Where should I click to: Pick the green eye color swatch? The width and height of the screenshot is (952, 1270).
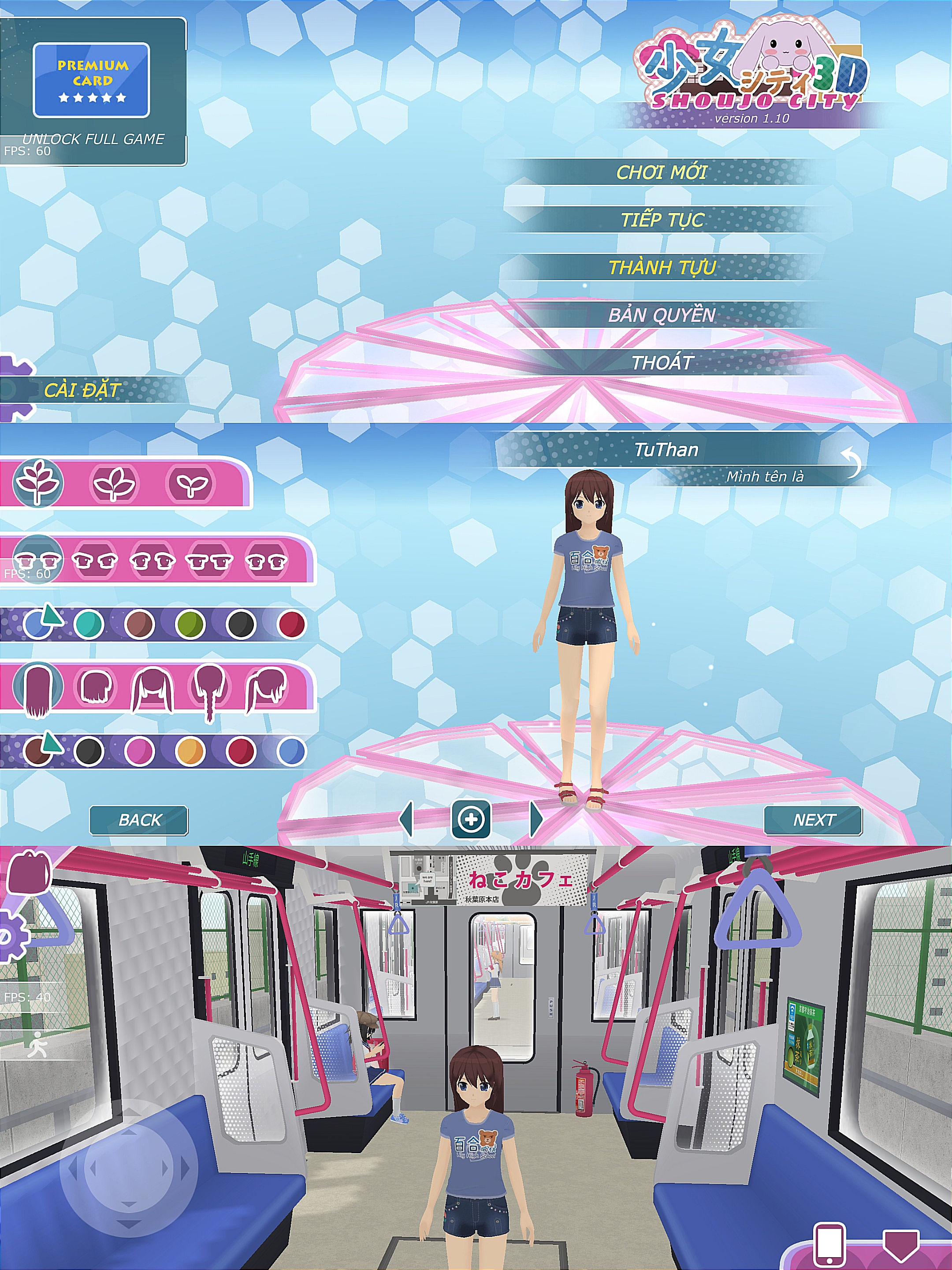tap(190, 625)
